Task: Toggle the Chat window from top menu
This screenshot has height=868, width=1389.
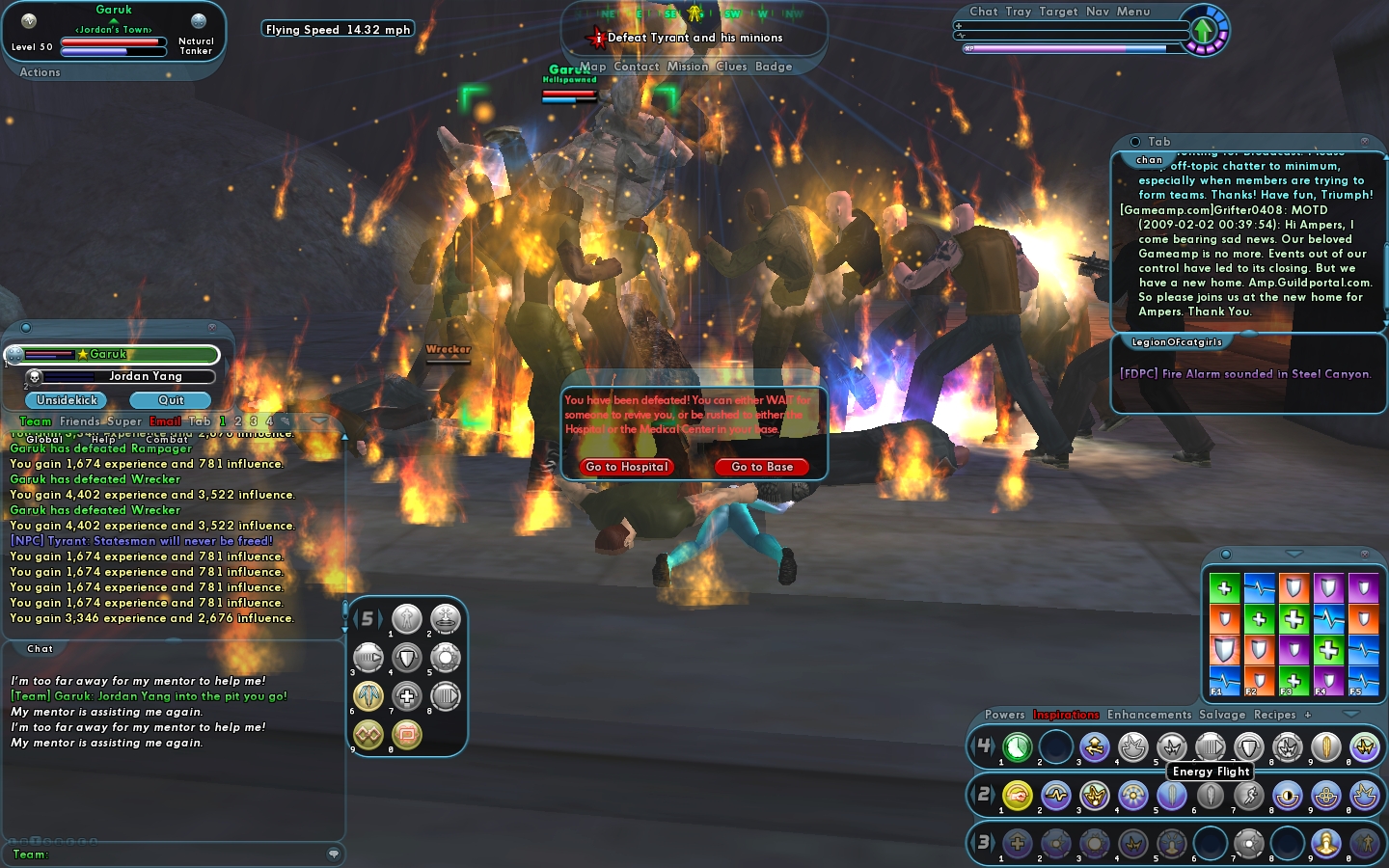Action: 984,12
